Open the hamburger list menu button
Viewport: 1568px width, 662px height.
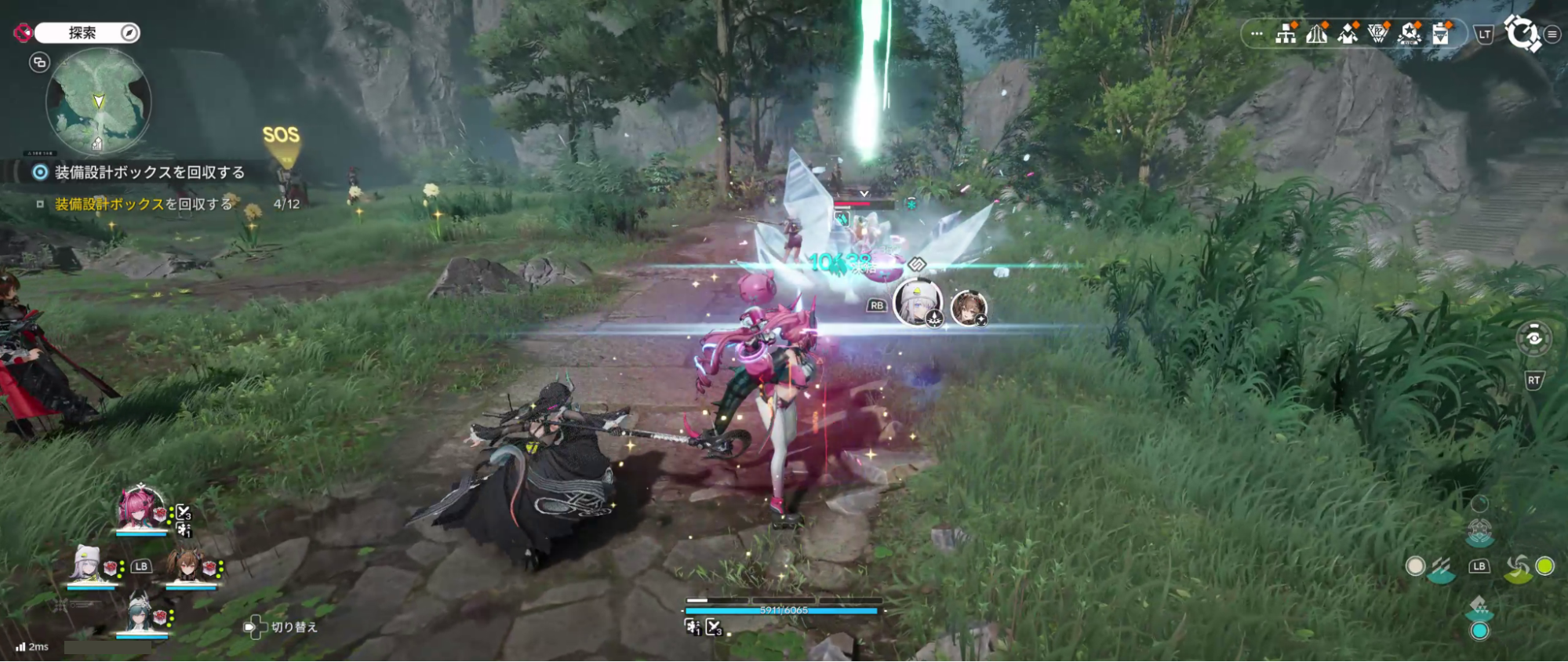click(x=1552, y=35)
